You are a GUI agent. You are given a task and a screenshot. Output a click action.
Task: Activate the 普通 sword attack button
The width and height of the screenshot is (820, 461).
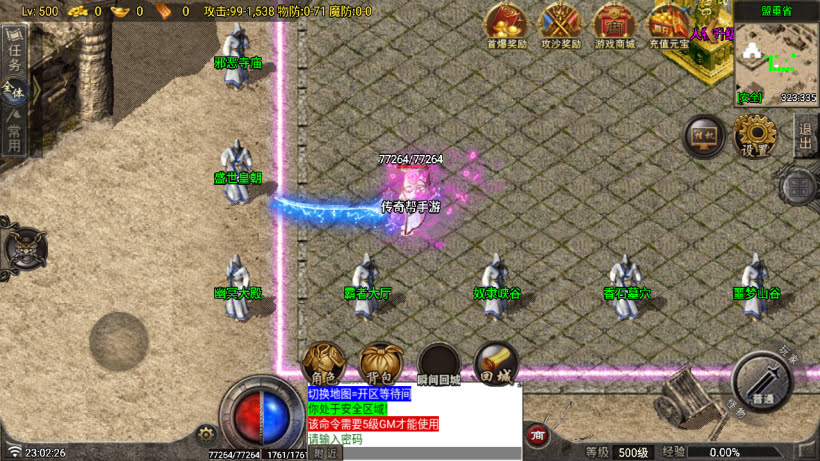click(762, 381)
